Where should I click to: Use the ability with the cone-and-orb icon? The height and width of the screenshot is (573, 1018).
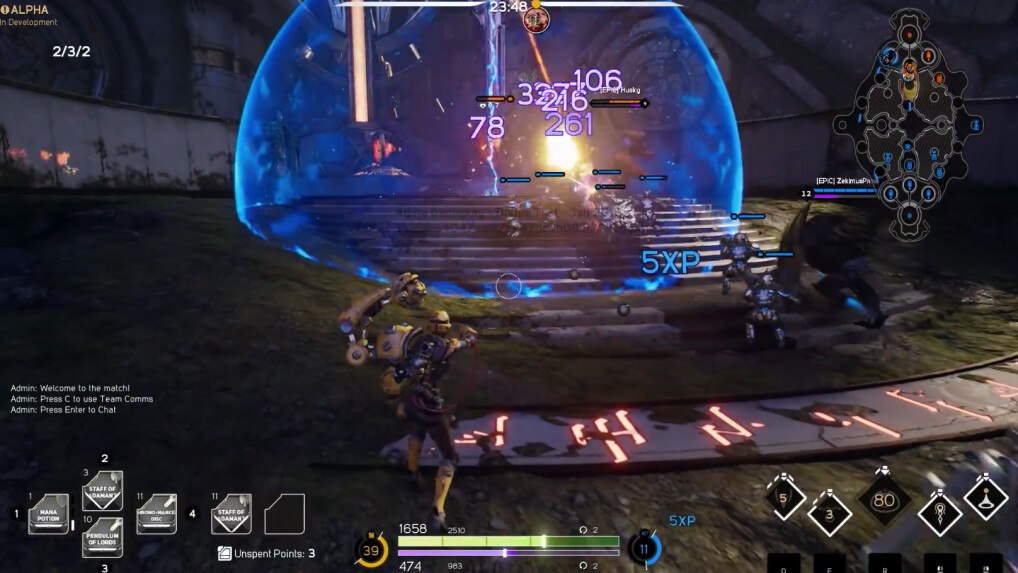[x=985, y=499]
